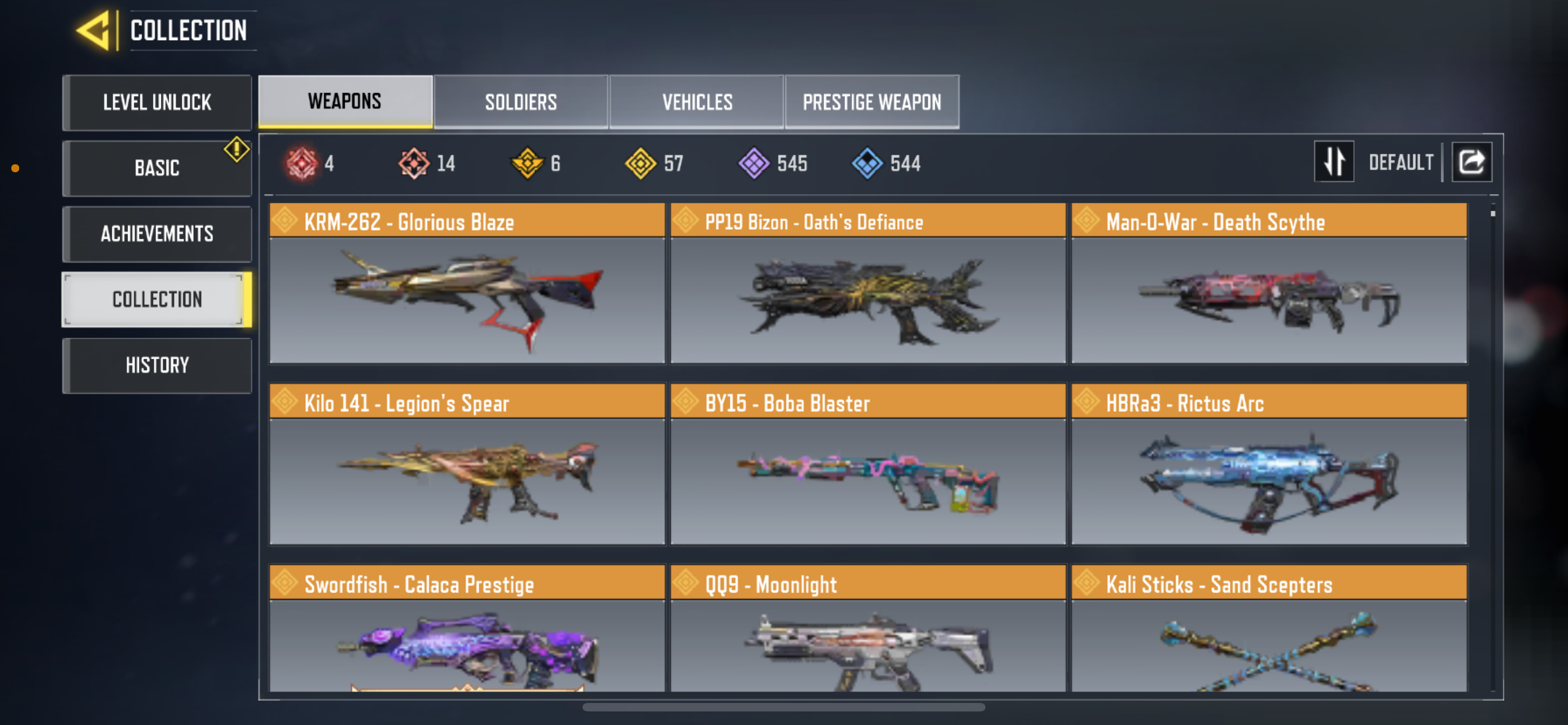Viewport: 1568px width, 725px height.
Task: Switch to the VEHICLES tab
Action: [697, 102]
